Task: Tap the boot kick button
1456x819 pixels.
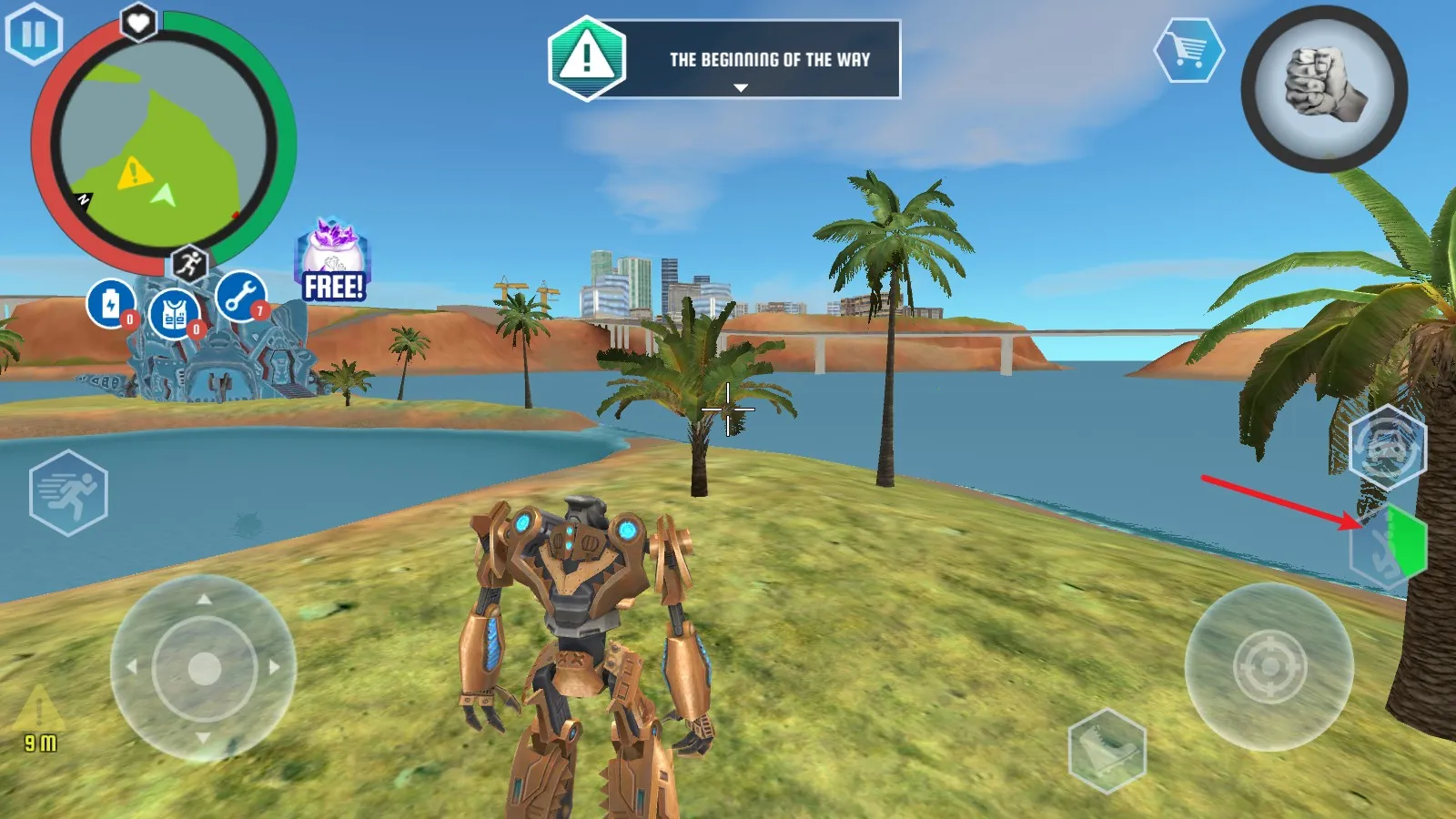Action: tap(1107, 750)
